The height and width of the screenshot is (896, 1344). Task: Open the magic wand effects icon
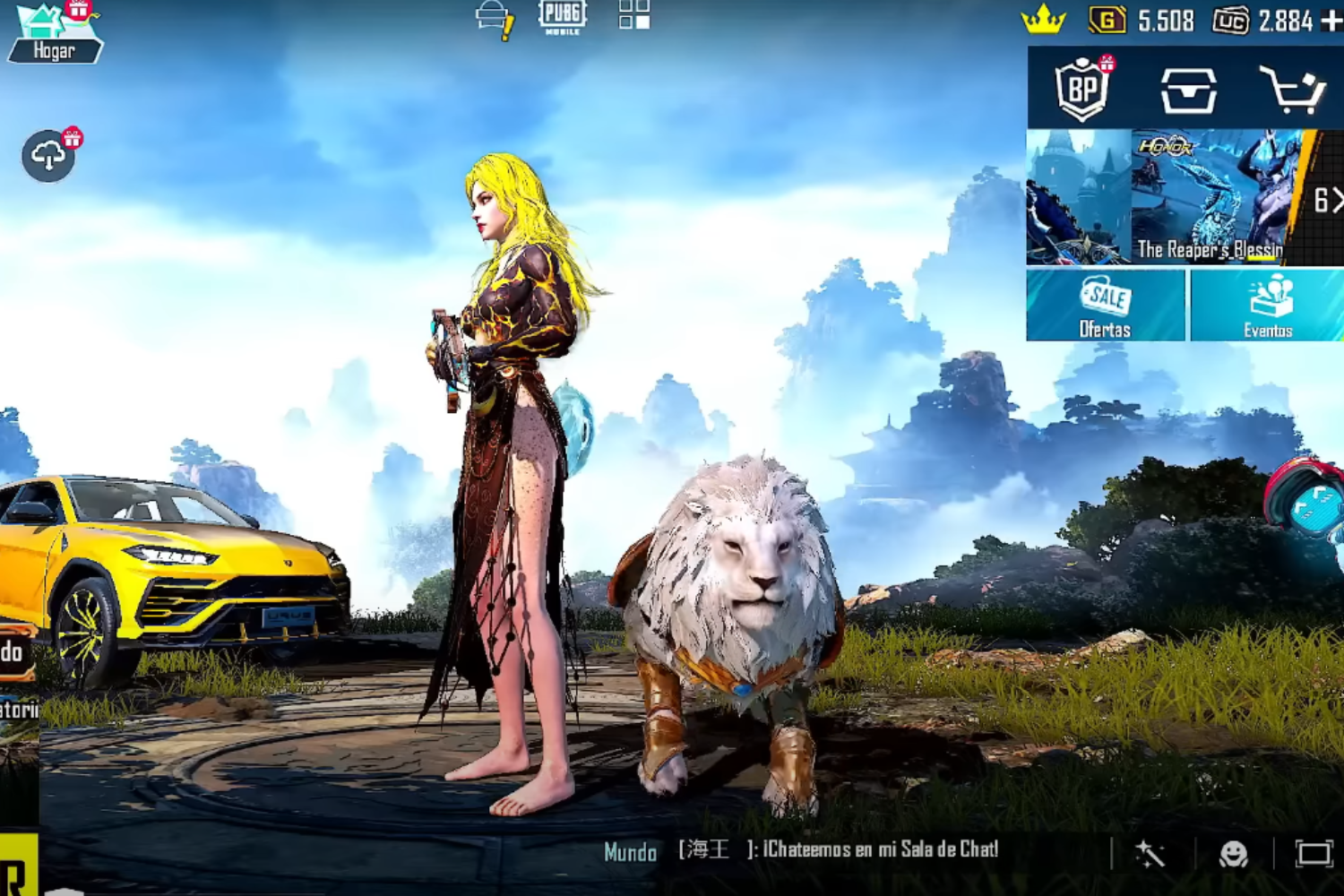(x=1150, y=853)
